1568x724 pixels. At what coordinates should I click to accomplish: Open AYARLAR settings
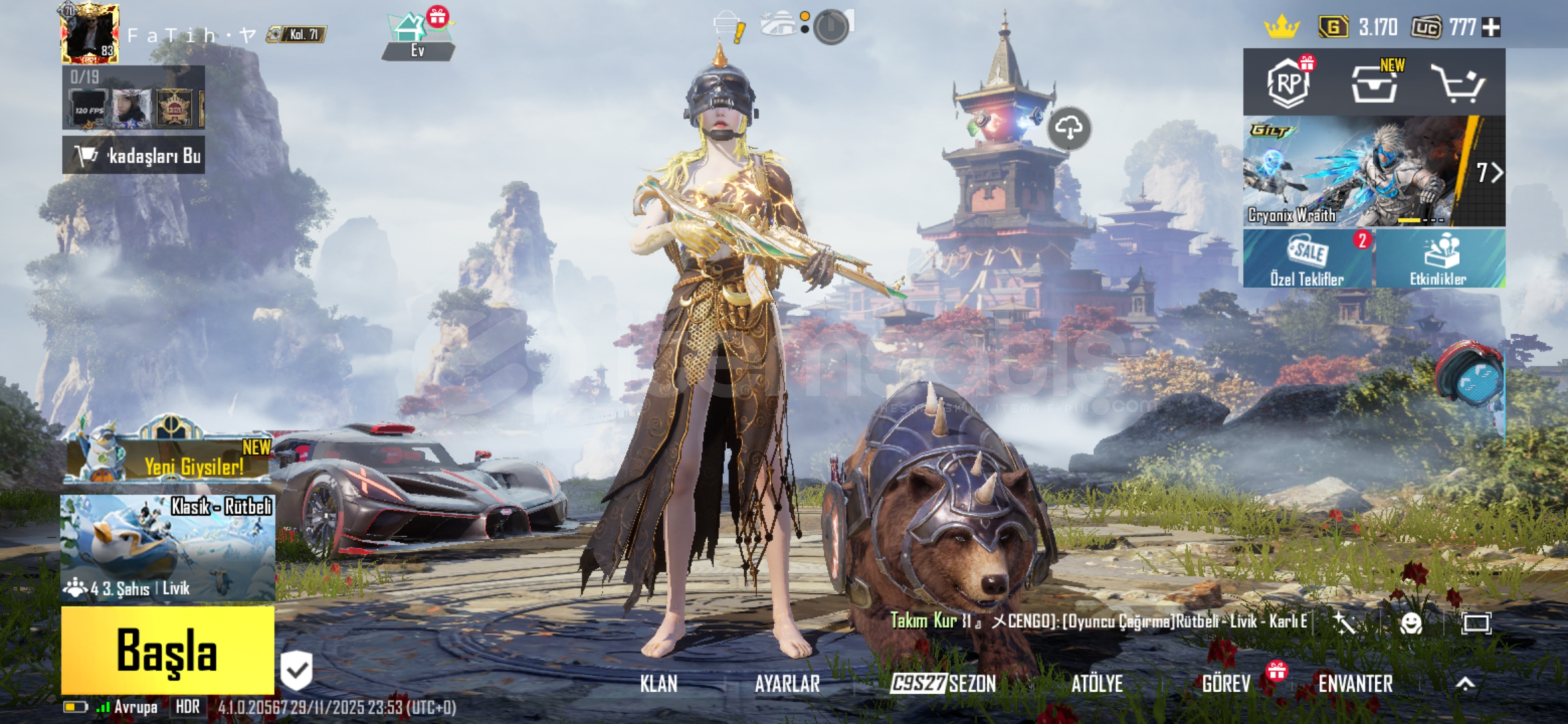(787, 684)
